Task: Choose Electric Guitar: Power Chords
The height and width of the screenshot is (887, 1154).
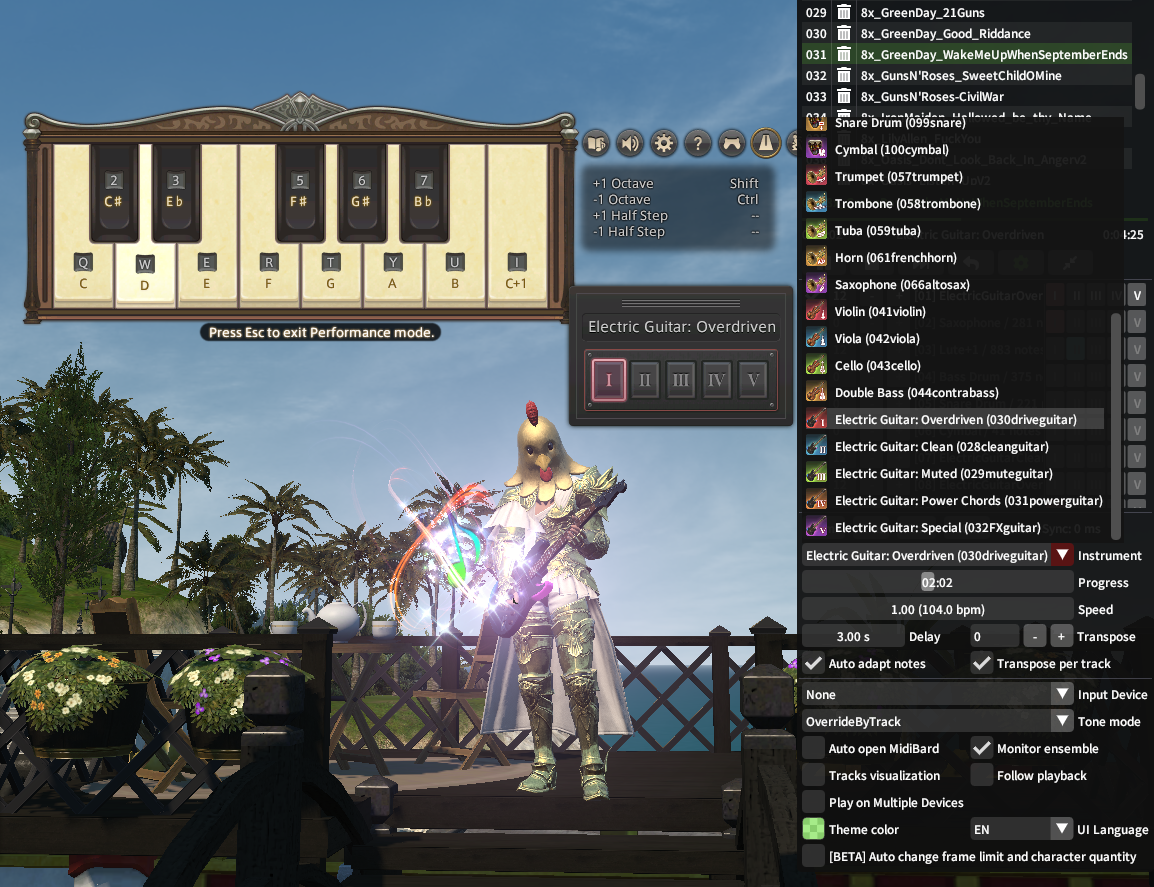Action: click(x=968, y=501)
